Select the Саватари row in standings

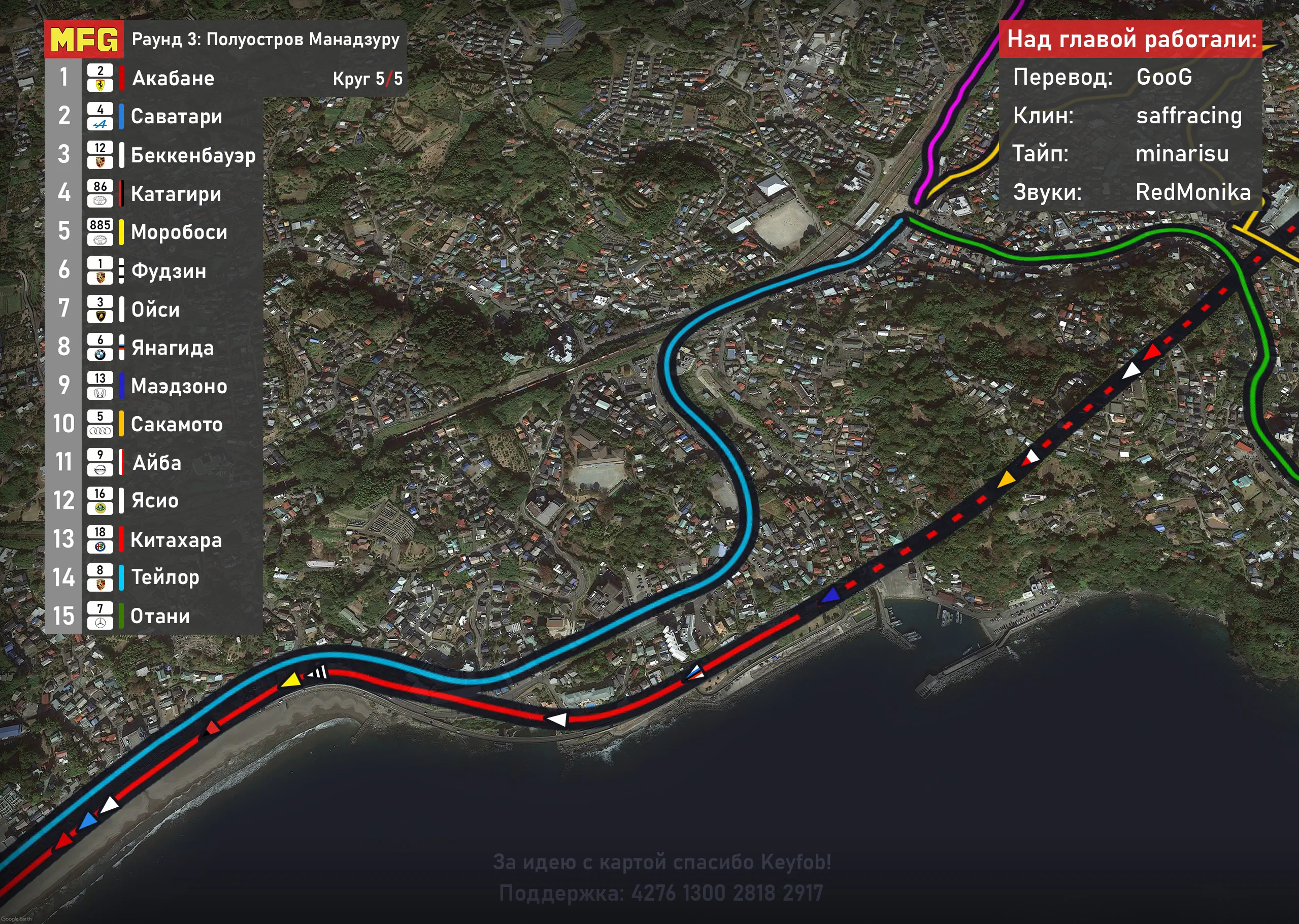[176, 117]
